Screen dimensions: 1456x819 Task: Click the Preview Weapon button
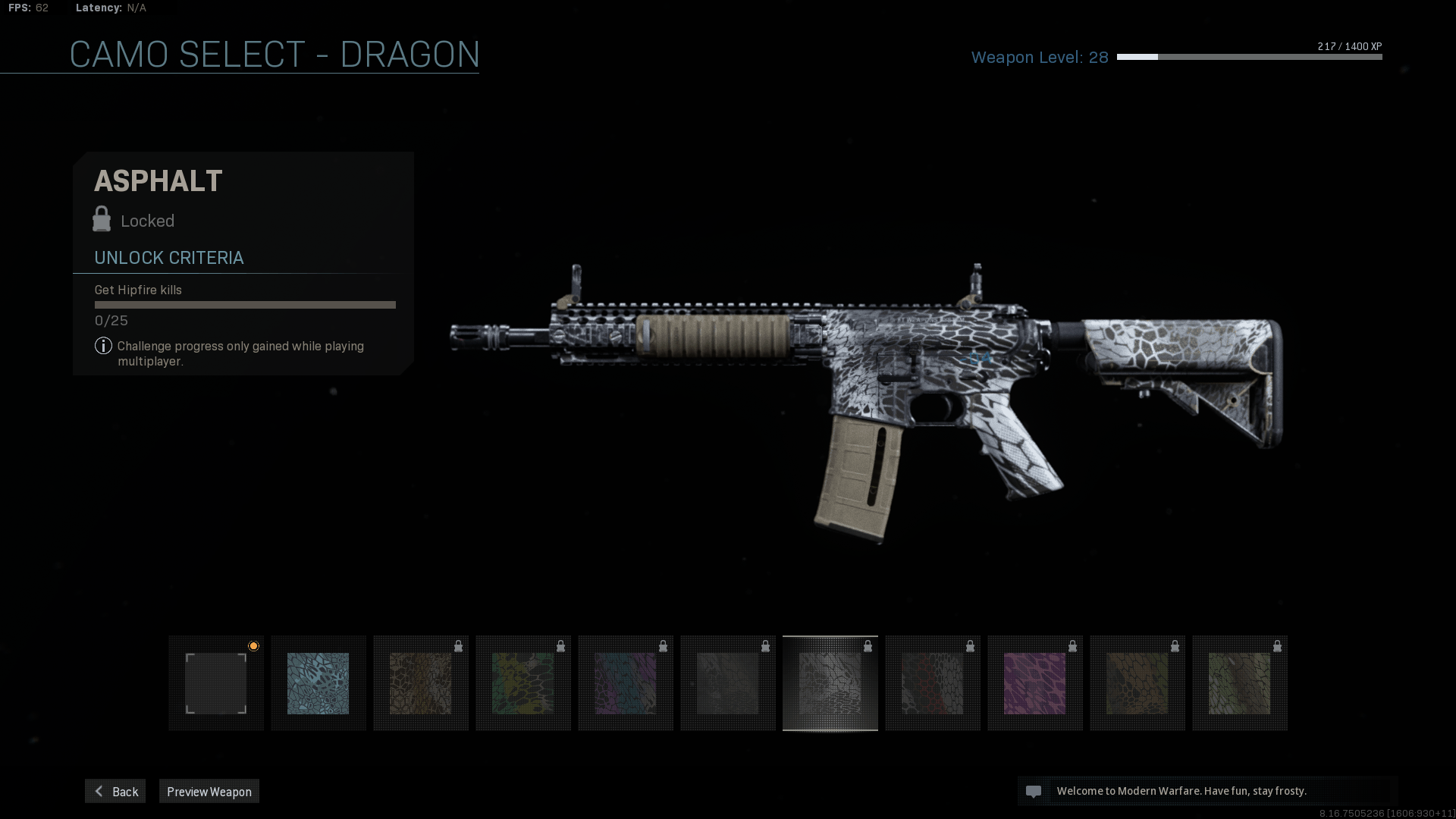point(209,791)
